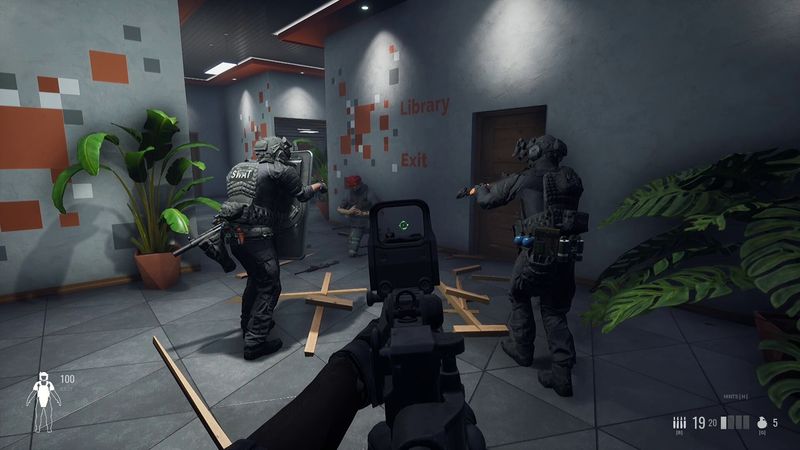This screenshot has height=450, width=800.
Task: Click the fire mode bullets icon
Action: (679, 423)
